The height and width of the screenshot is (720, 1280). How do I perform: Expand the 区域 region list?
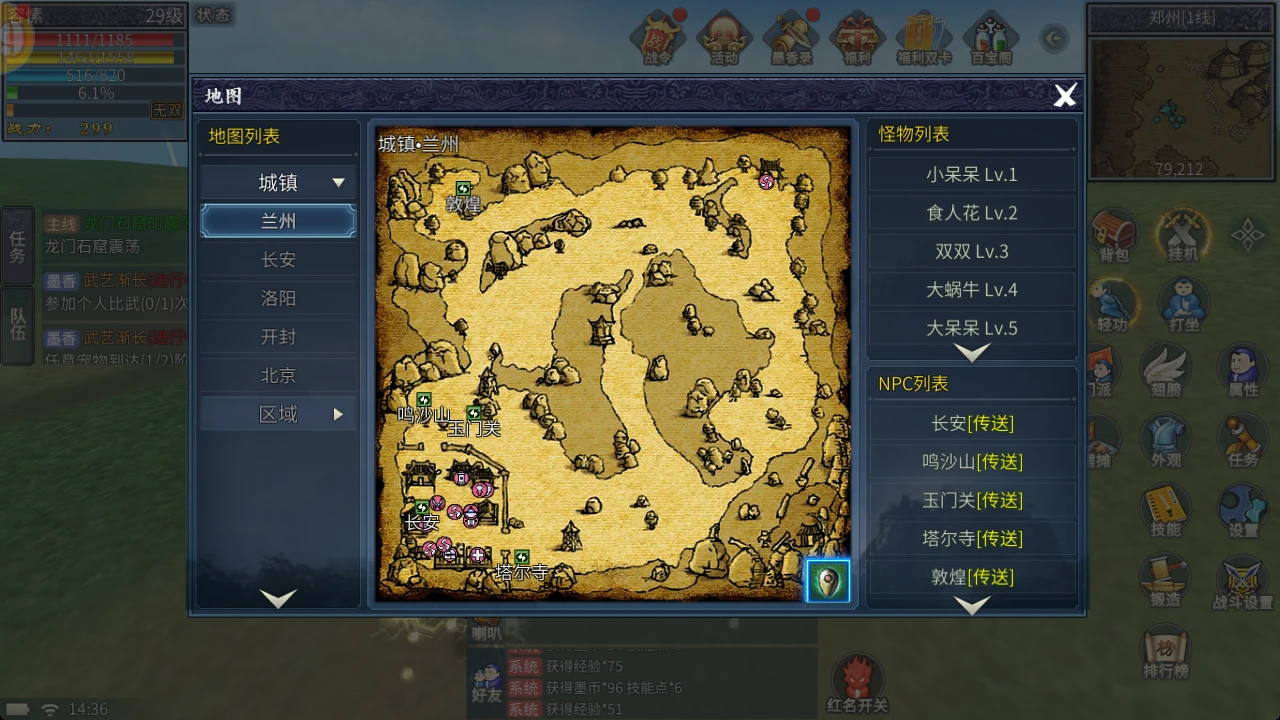point(278,413)
